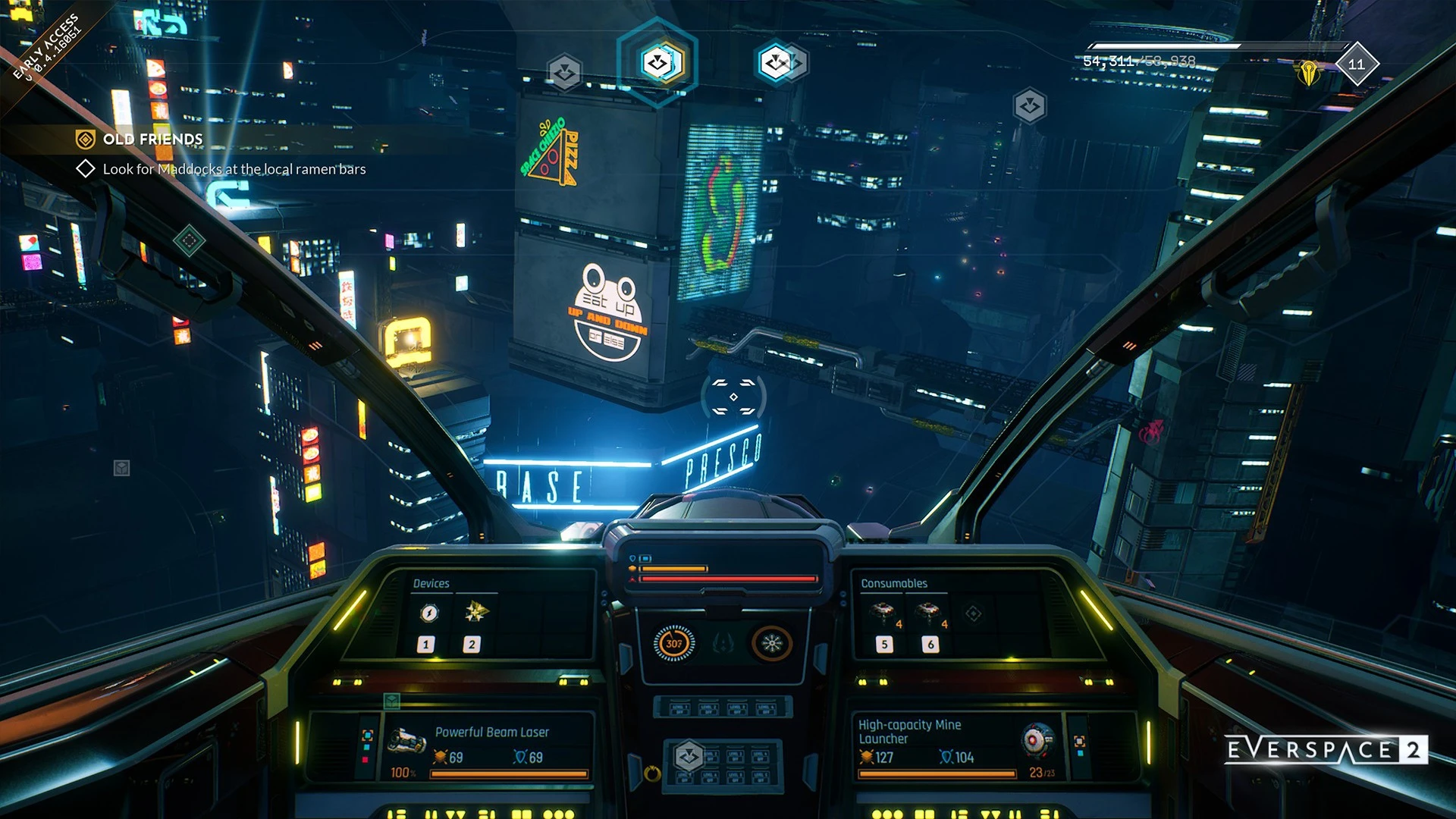Activate the yellow burst device in slot 2
Screen dimensions: 1456x819
click(x=476, y=611)
